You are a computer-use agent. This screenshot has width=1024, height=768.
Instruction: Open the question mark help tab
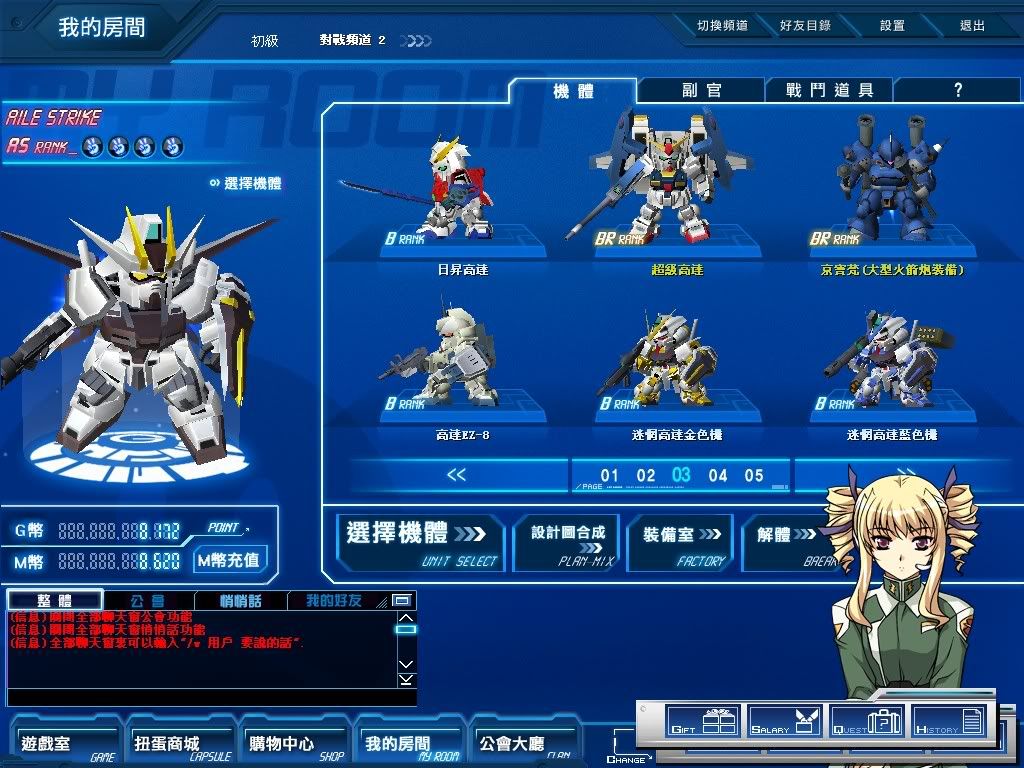[957, 90]
